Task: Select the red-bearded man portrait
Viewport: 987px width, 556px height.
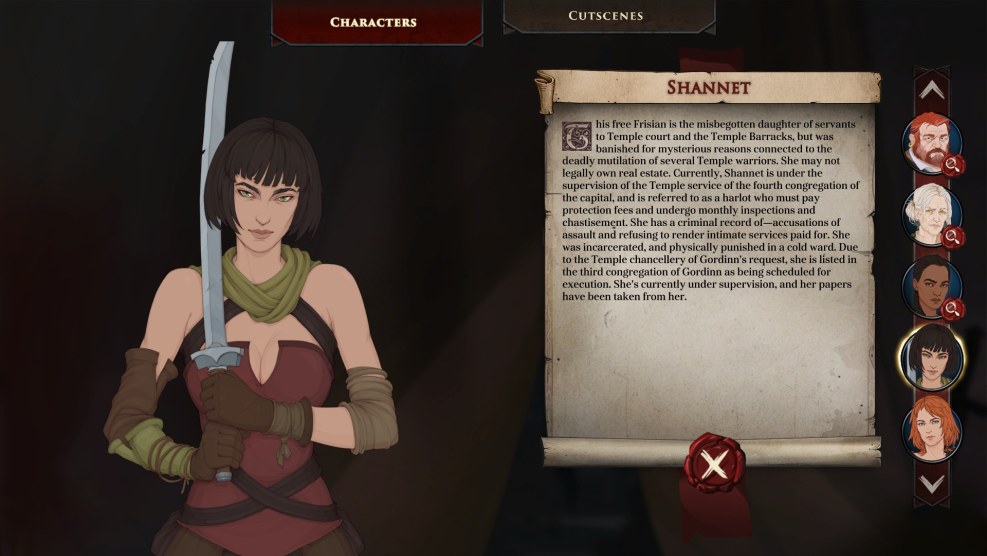Action: [930, 143]
